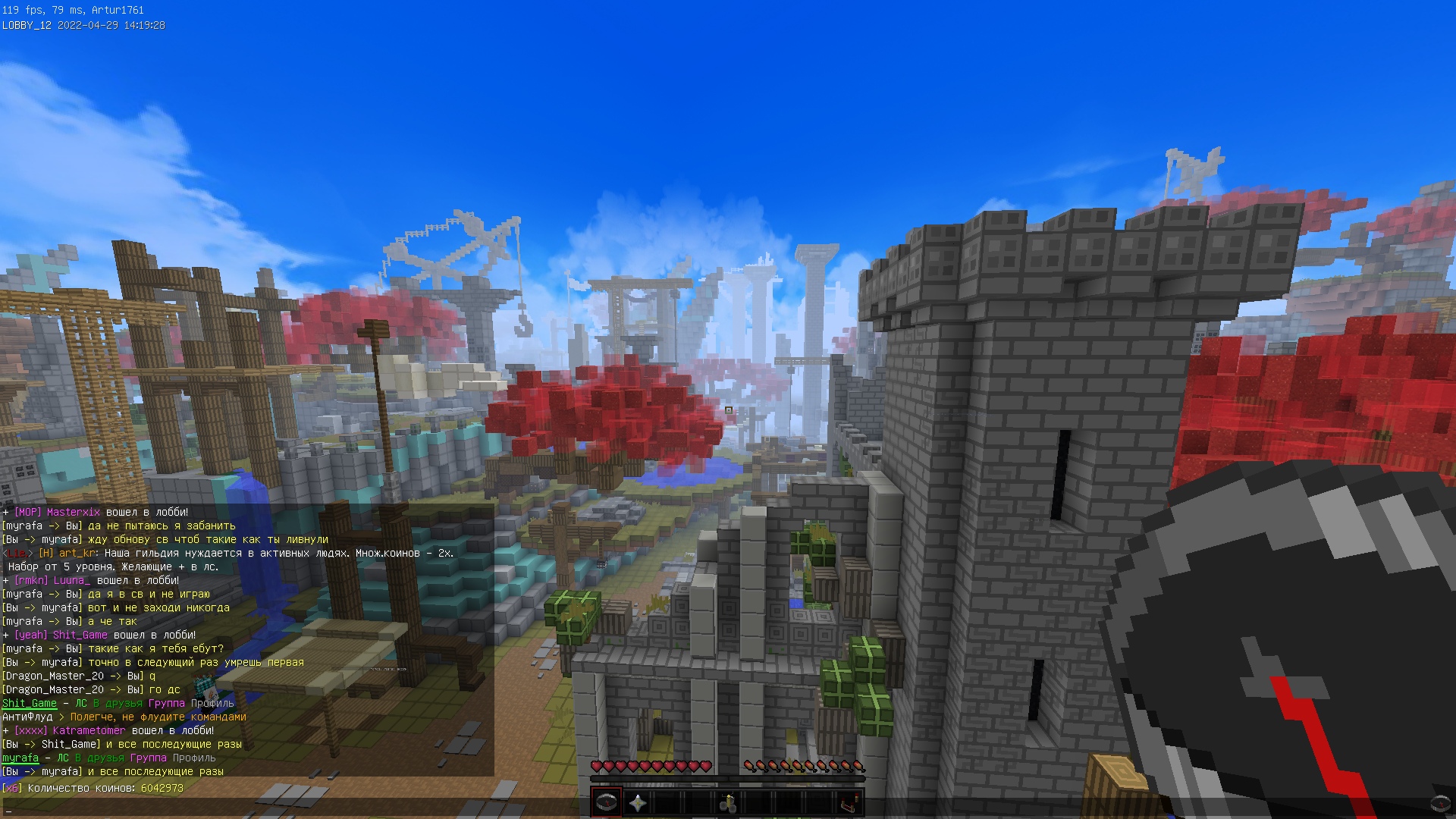The height and width of the screenshot is (819, 1456).
Task: Open Профиль option for Shit_Game
Action: click(x=213, y=703)
